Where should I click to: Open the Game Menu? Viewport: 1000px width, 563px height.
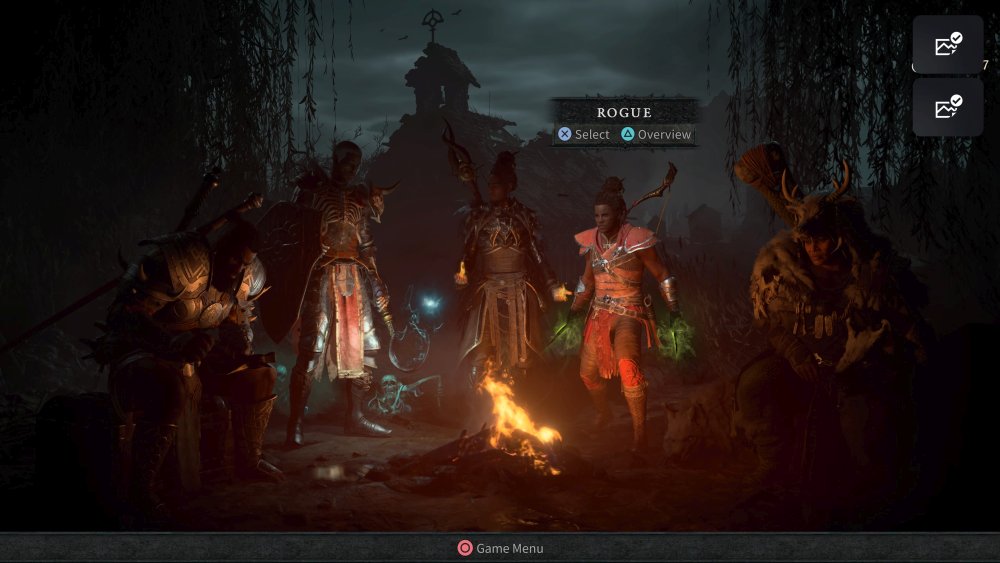point(500,548)
